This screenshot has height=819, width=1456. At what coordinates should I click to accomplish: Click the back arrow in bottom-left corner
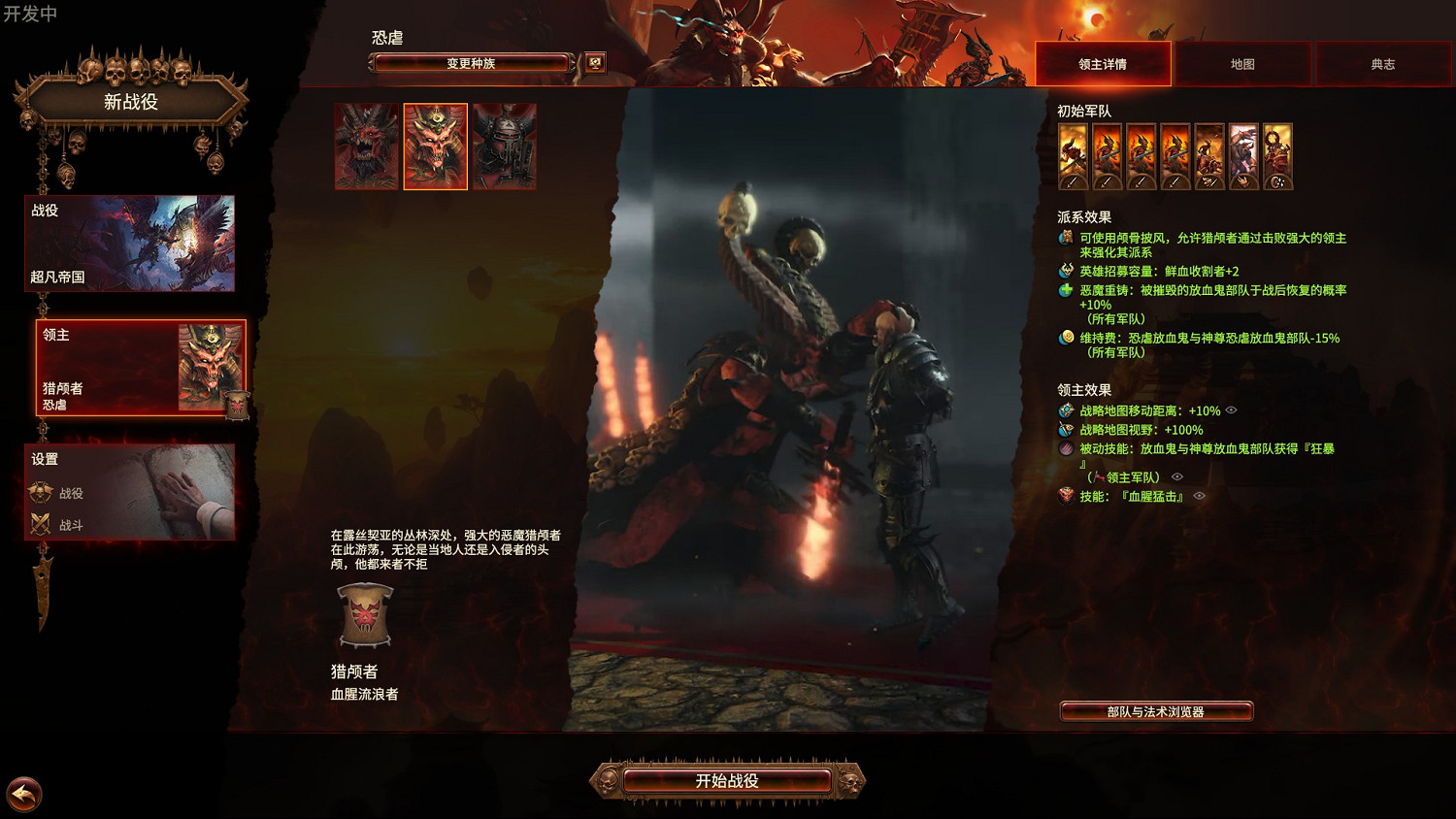[26, 796]
